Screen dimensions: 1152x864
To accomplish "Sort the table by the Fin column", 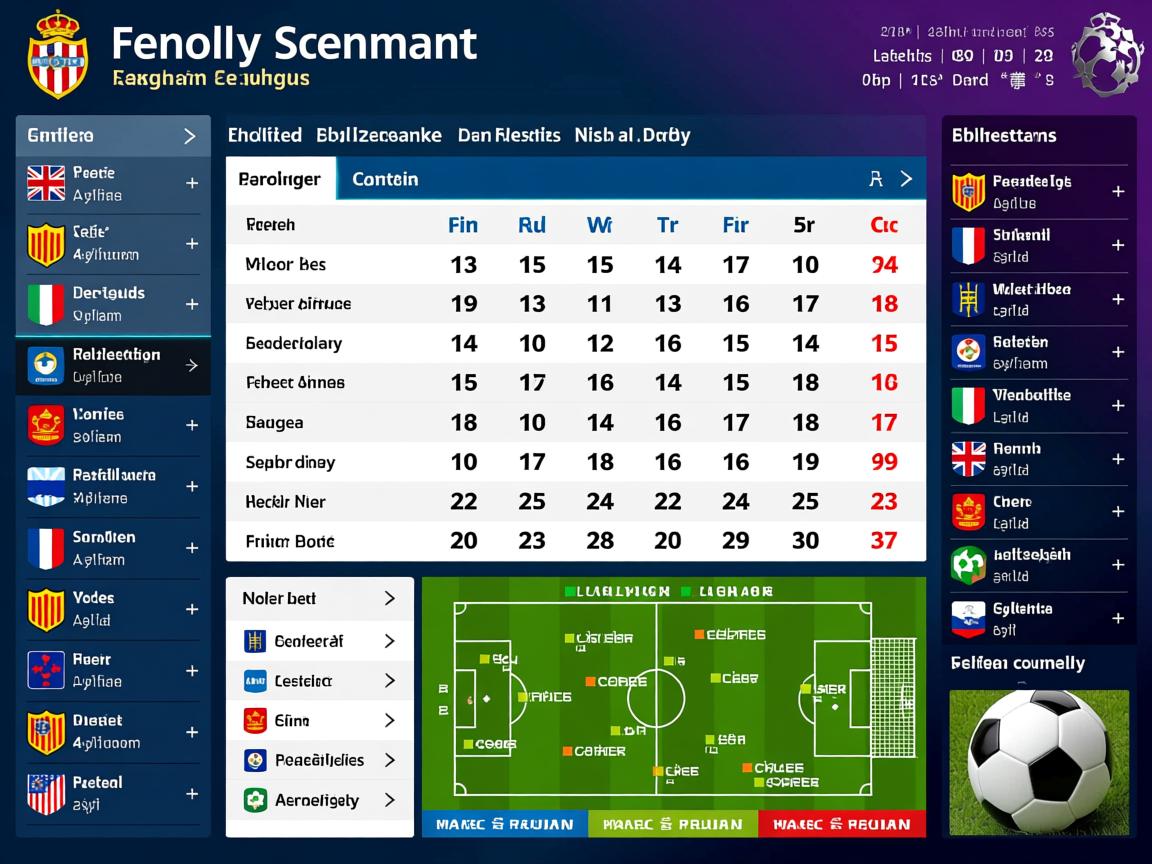I will coord(463,225).
